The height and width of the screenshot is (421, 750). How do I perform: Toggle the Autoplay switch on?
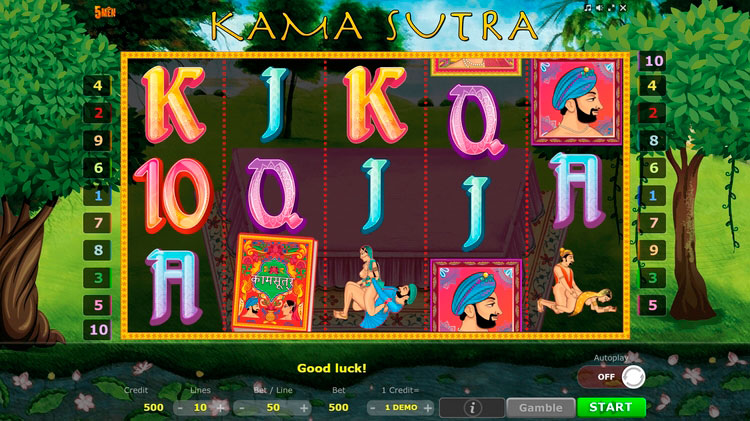tap(611, 377)
